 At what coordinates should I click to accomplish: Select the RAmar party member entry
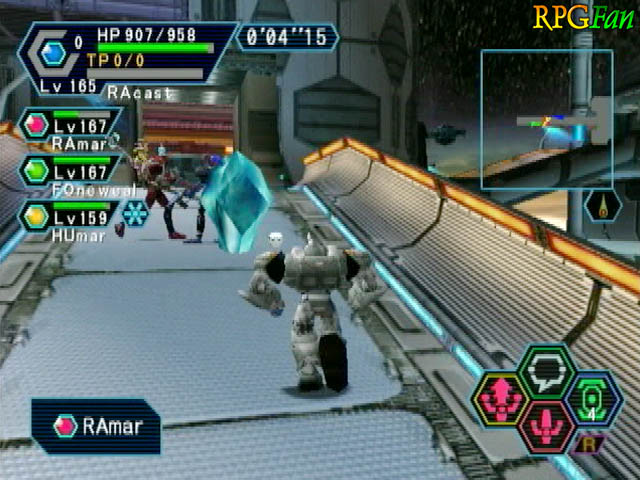[70, 128]
